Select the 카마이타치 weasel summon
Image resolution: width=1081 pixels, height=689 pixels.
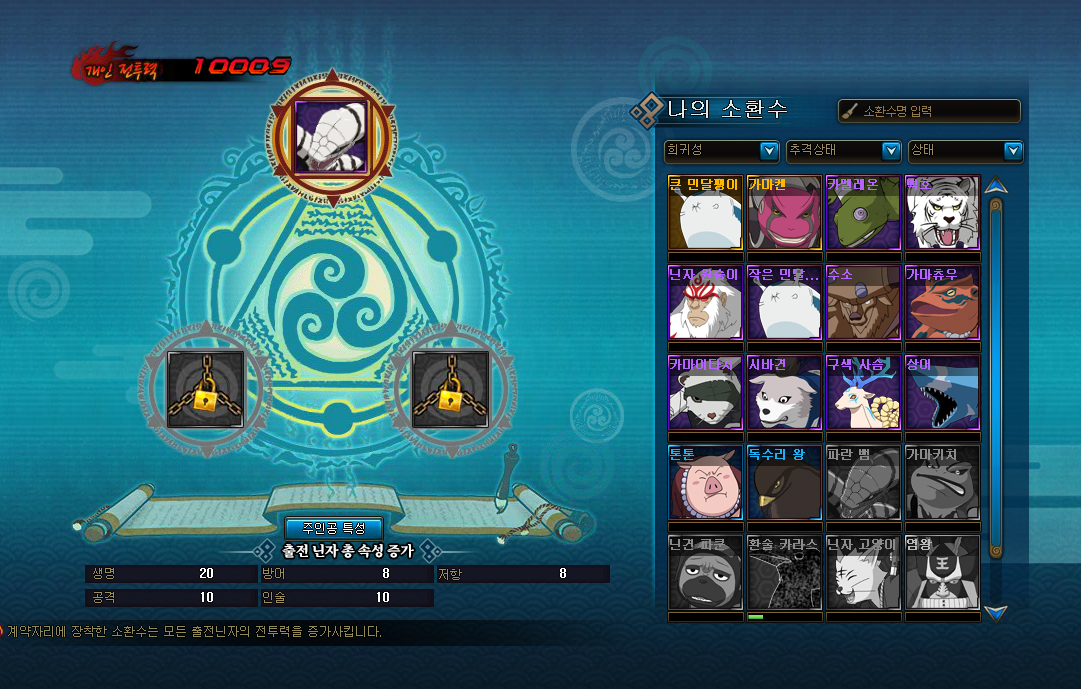705,392
